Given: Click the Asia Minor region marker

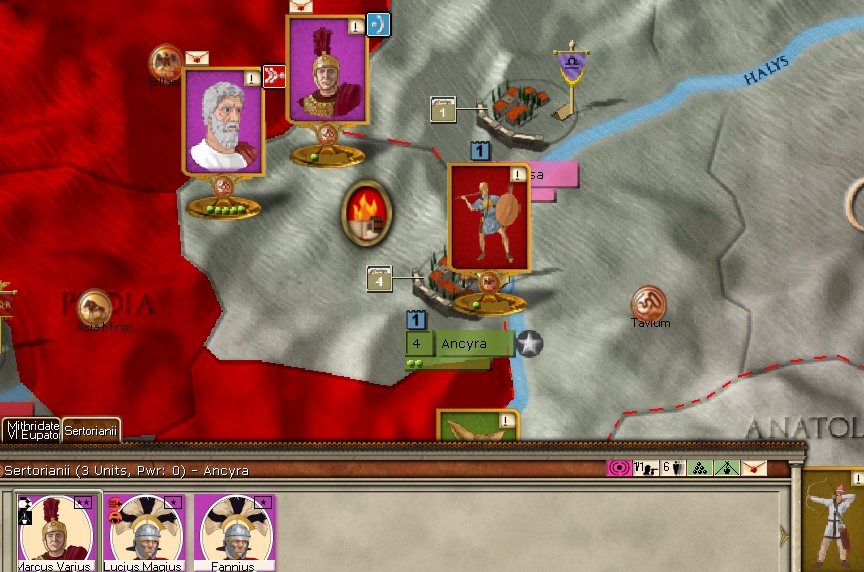Looking at the screenshot, I should (x=94, y=307).
